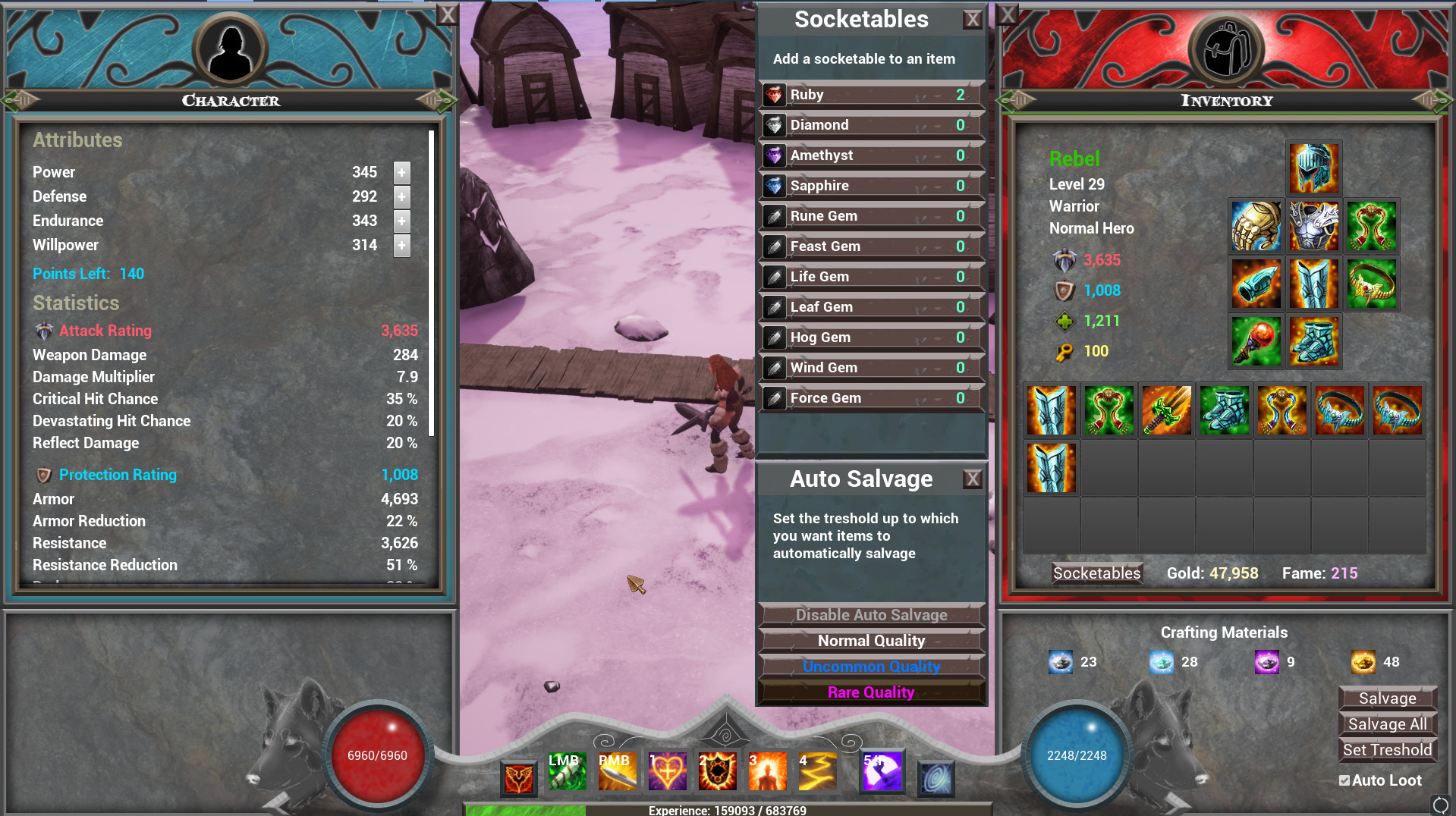Click the Attack Rating sword icon

pyautogui.click(x=43, y=331)
